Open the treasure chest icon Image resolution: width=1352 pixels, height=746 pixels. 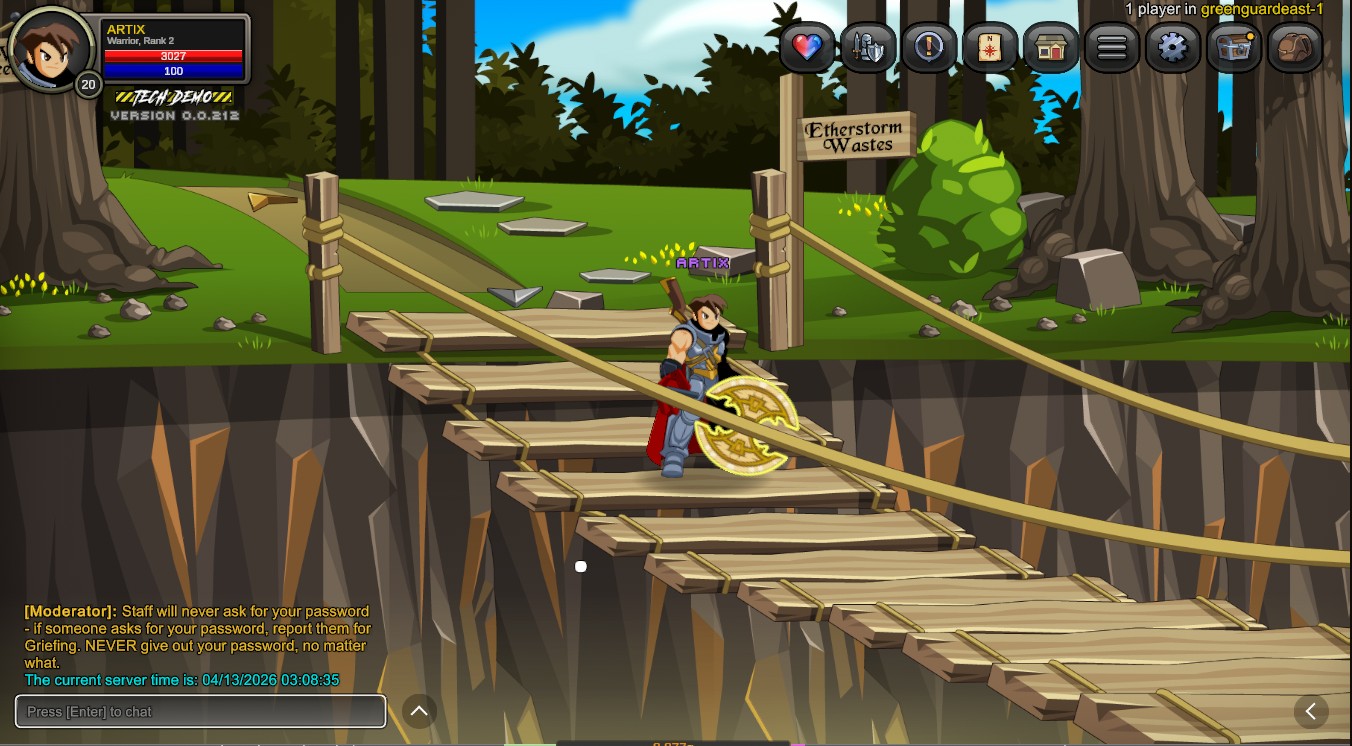coord(1234,47)
